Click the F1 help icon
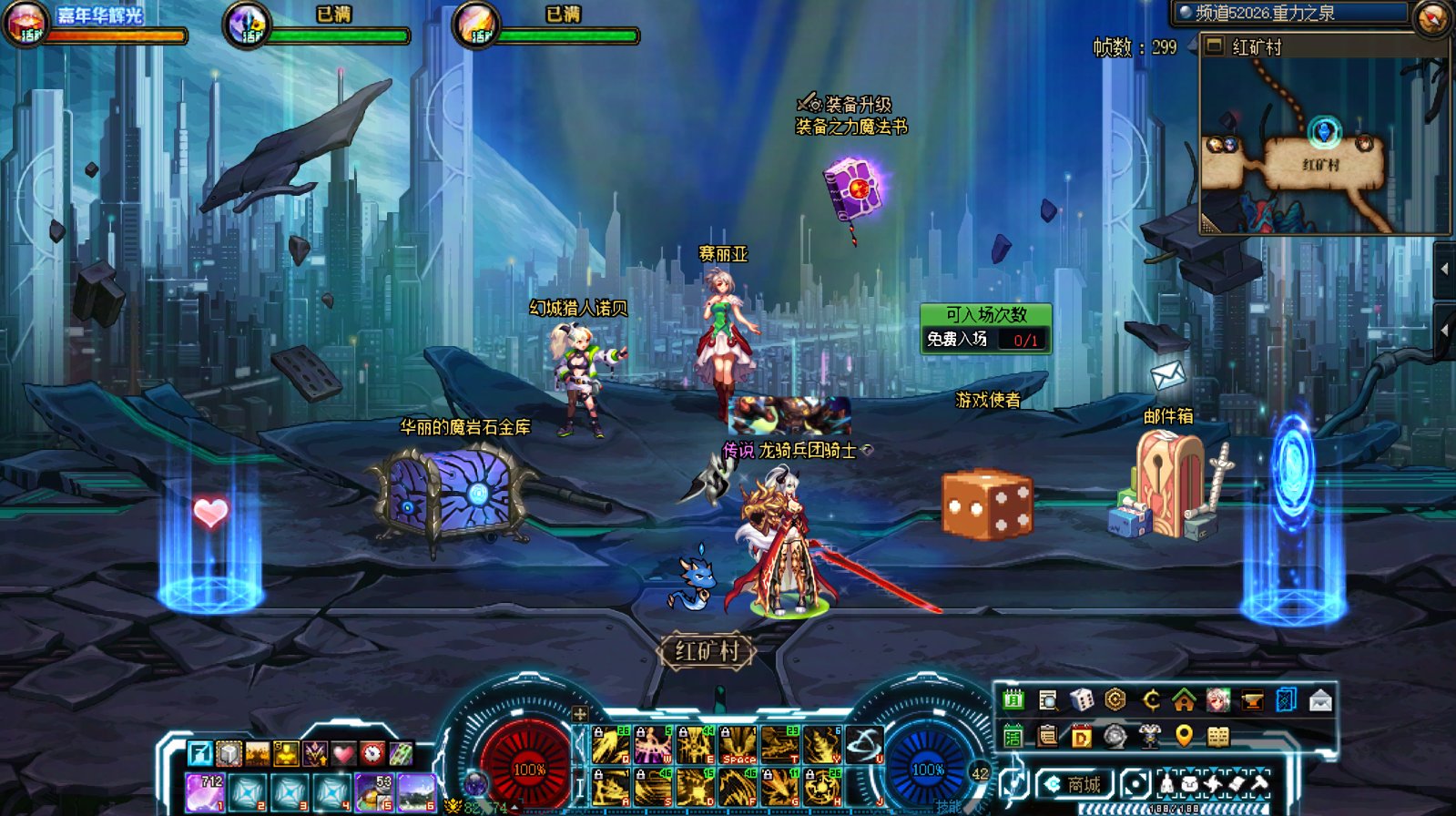The image size is (1456, 816). click(199, 753)
